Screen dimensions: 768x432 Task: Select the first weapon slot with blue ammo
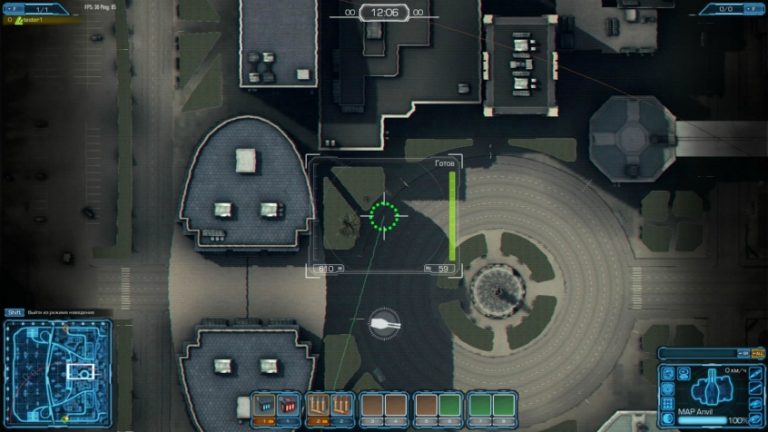tap(264, 405)
